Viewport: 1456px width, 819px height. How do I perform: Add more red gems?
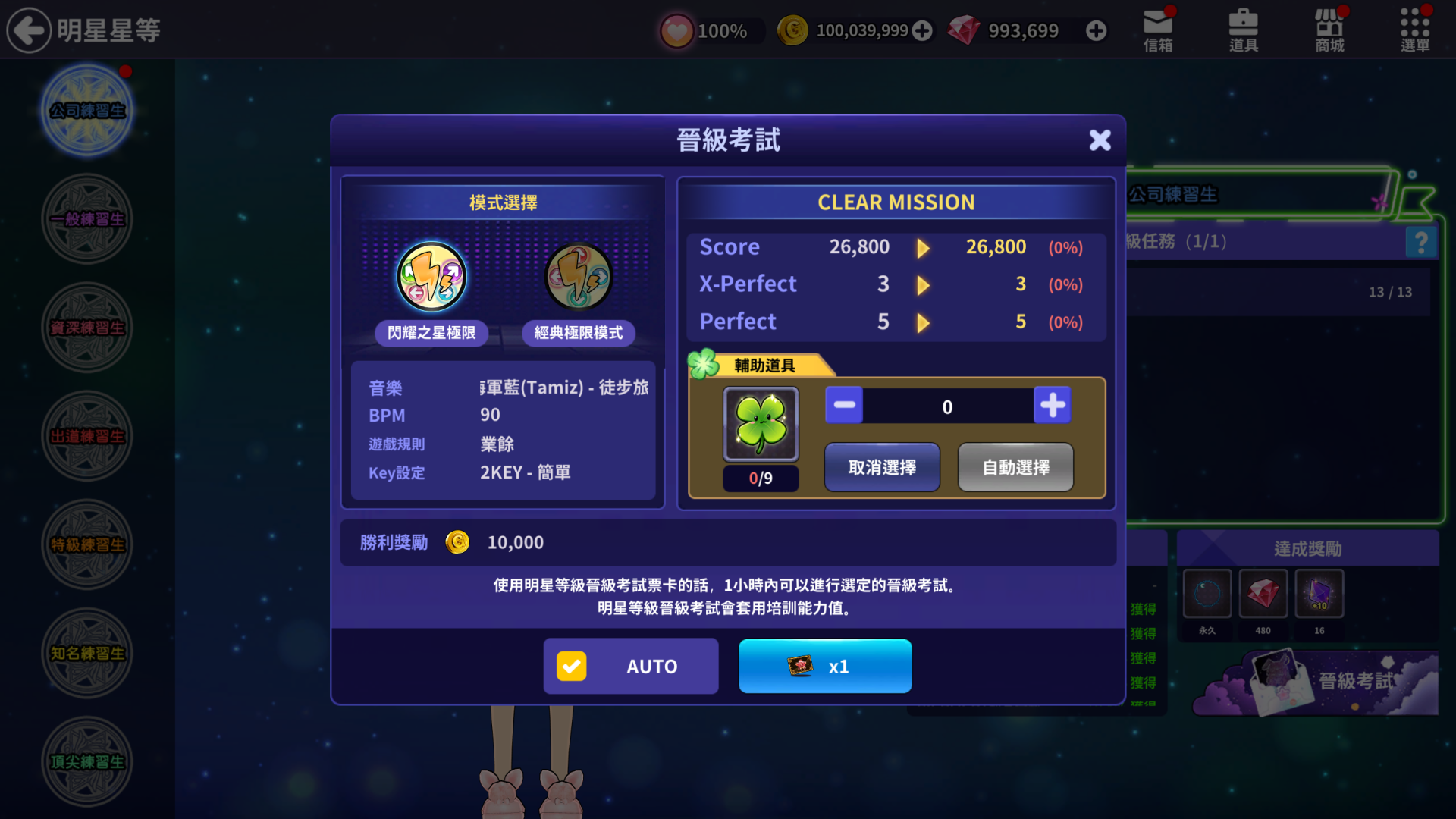(x=1096, y=30)
